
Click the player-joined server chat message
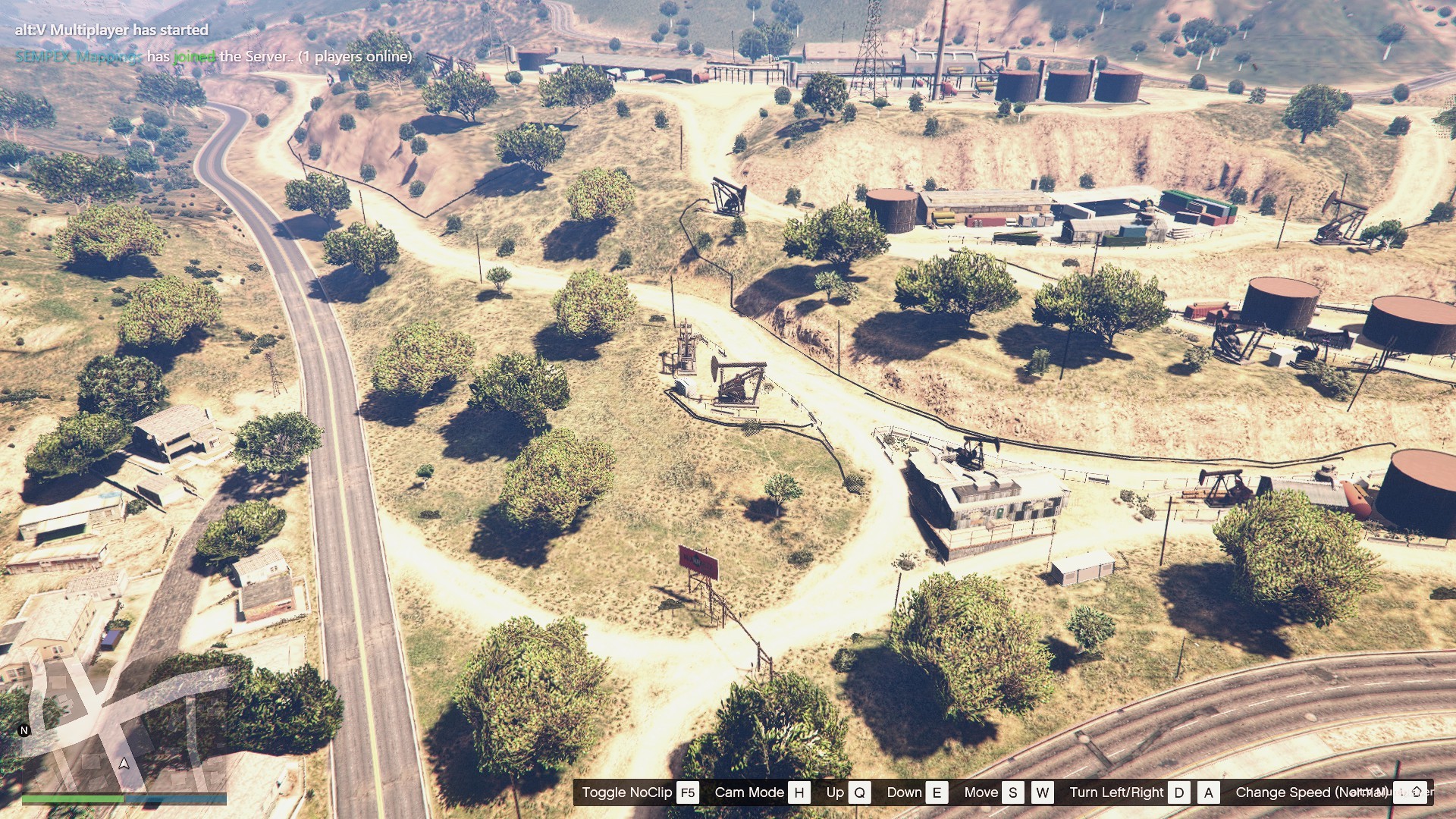pyautogui.click(x=213, y=57)
